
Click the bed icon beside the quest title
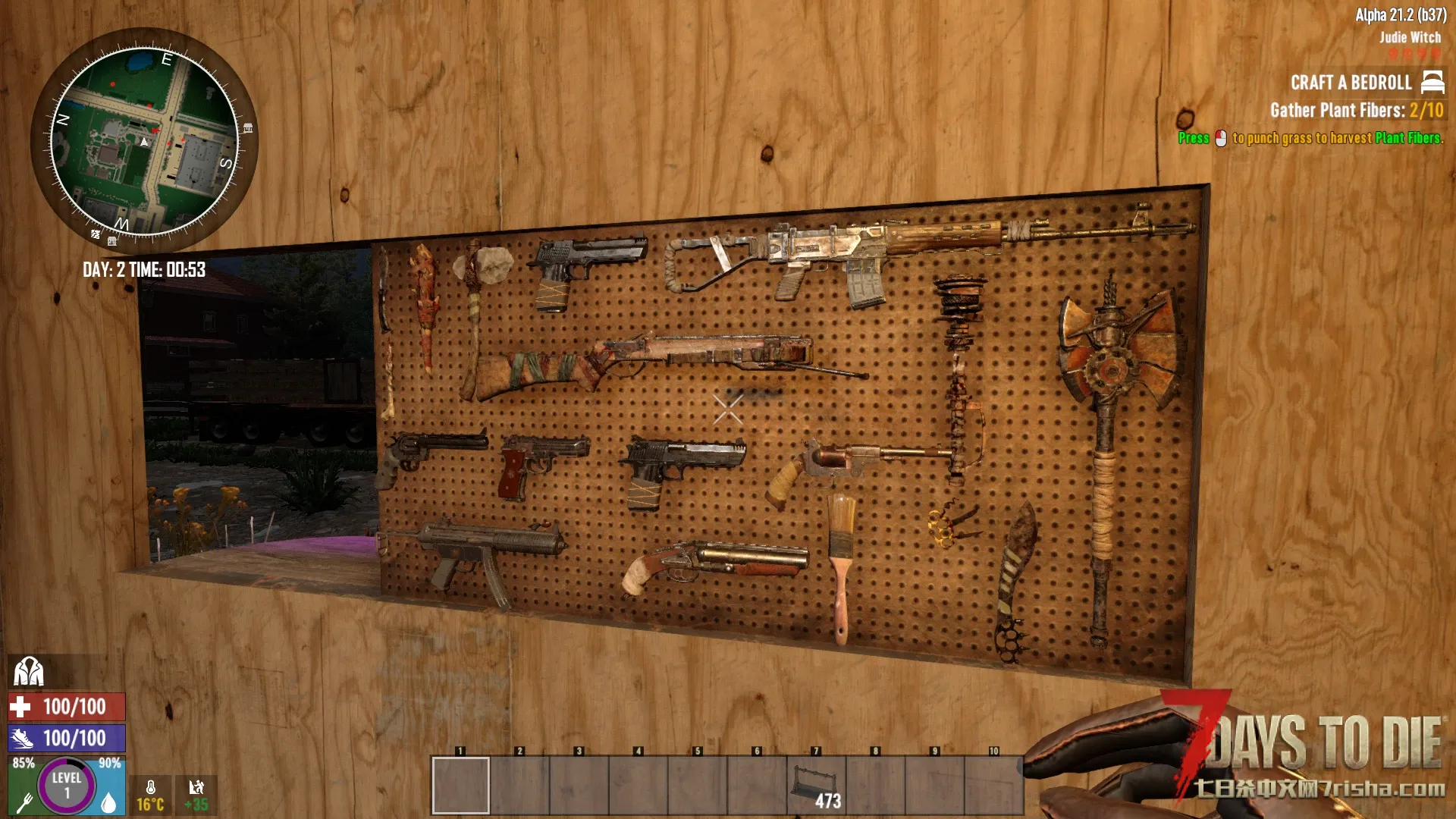1432,82
